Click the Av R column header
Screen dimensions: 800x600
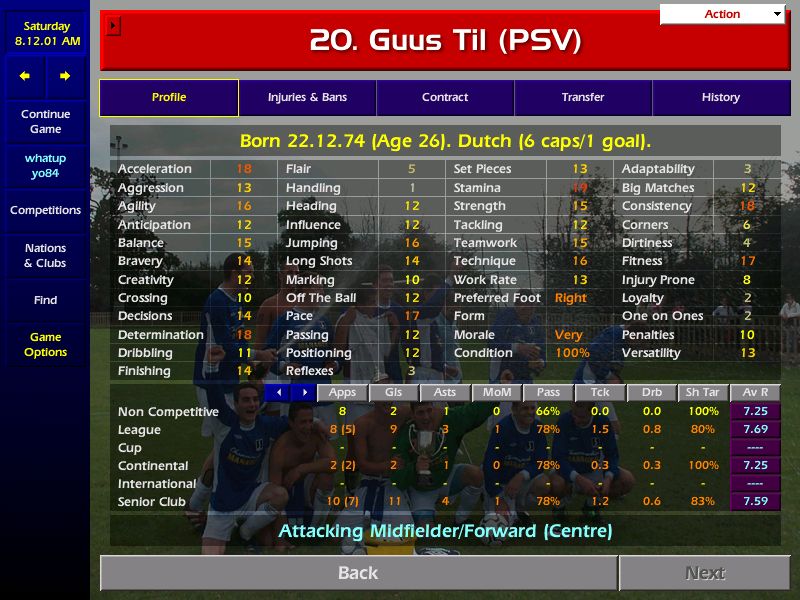point(755,393)
